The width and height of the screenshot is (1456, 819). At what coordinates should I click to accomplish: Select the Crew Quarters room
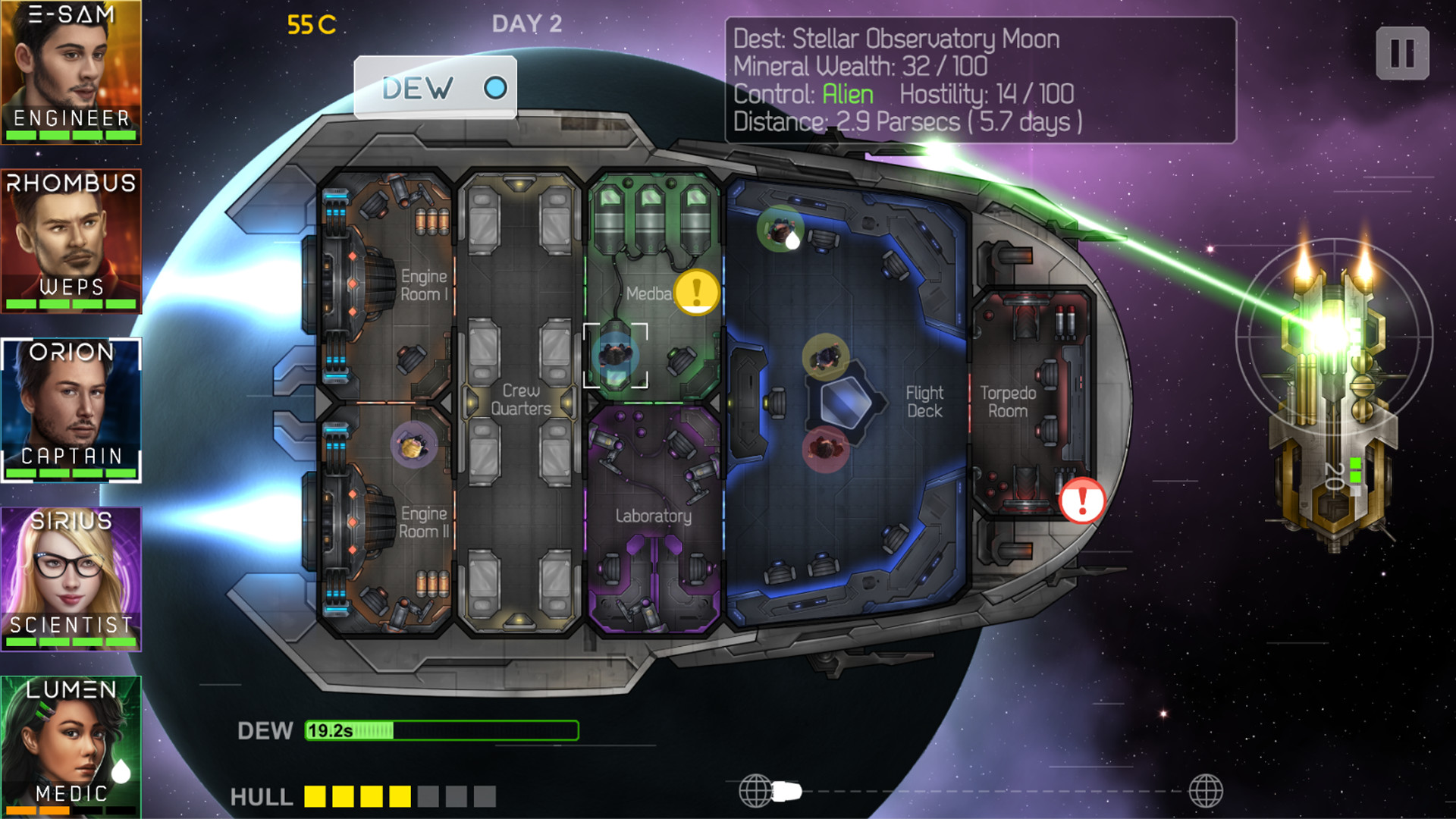520,400
